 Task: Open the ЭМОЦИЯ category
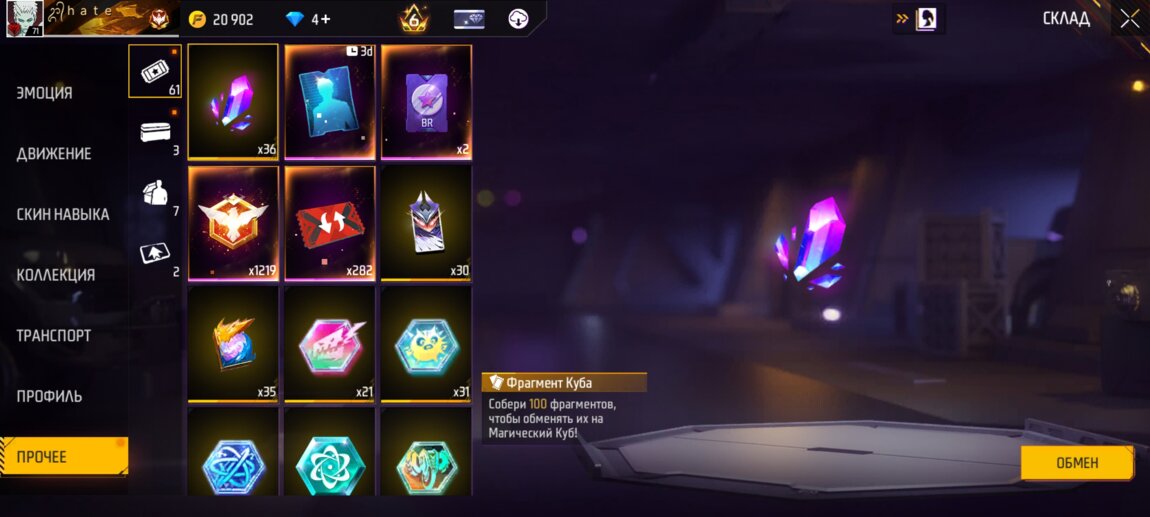[45, 93]
